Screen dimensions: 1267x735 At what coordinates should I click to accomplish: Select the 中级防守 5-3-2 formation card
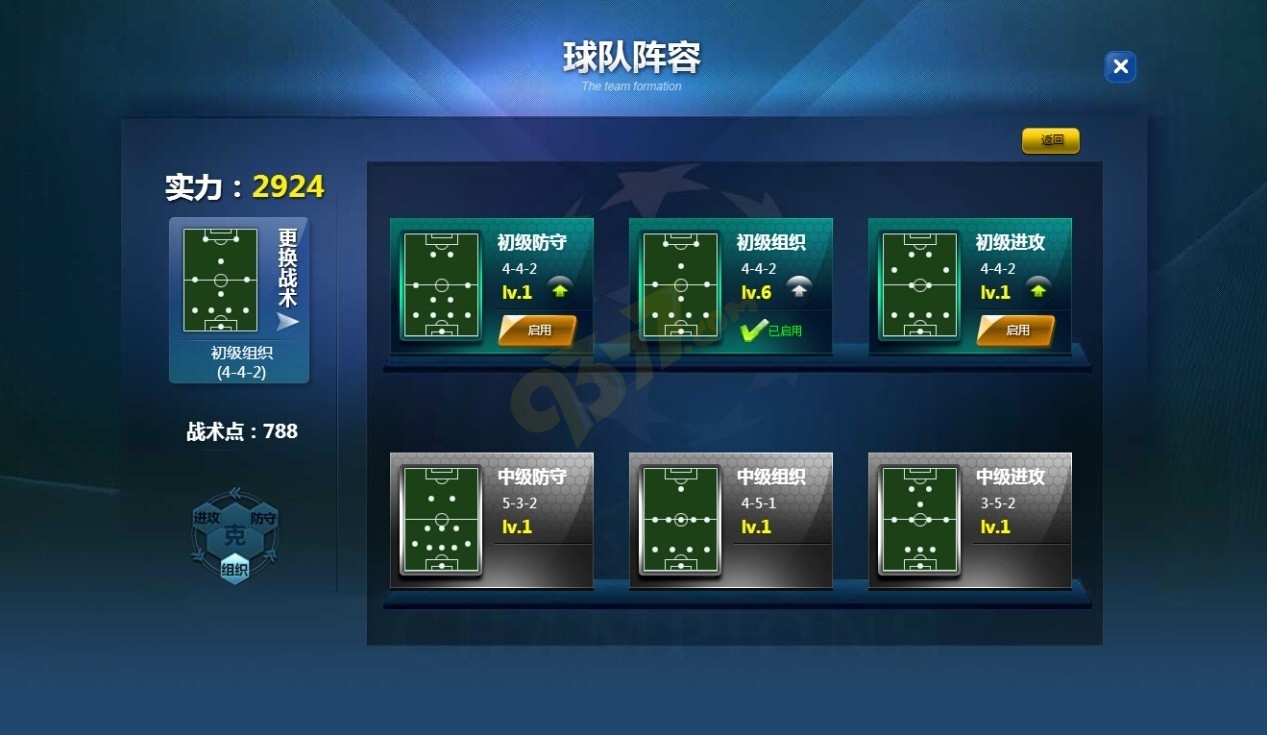(x=491, y=520)
